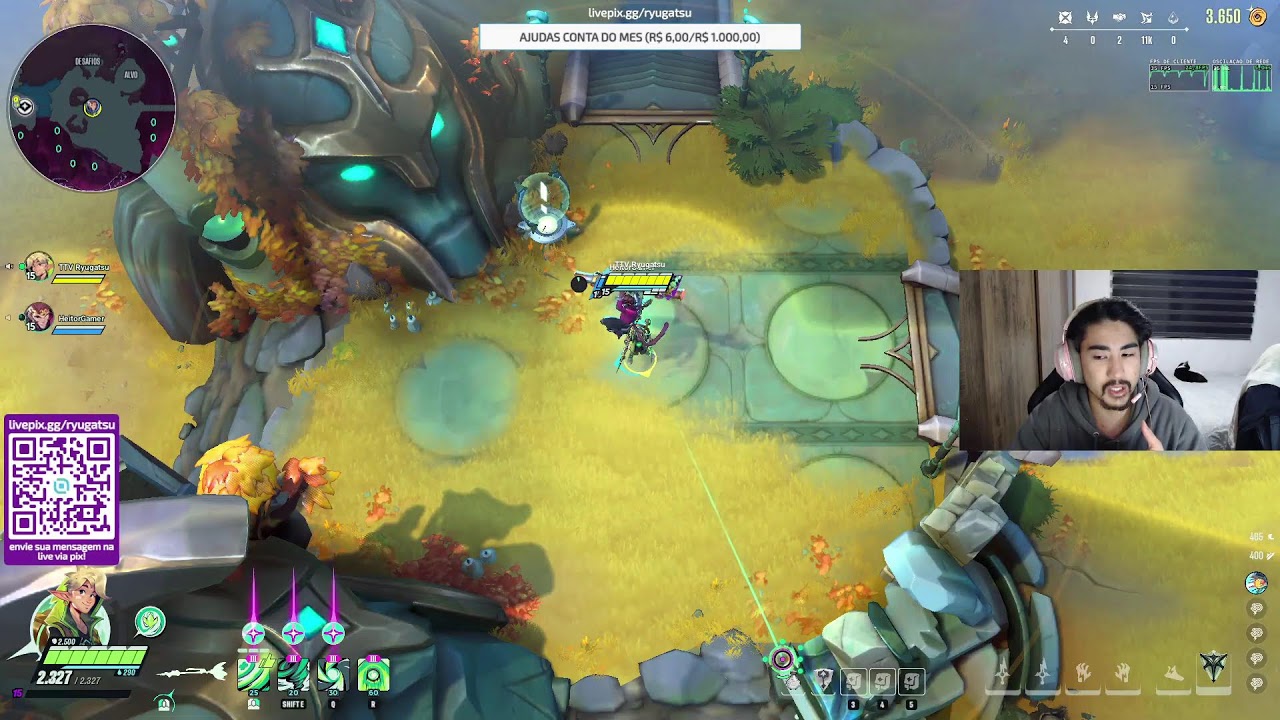Image resolution: width=1280 pixels, height=720 pixels.
Task: Select teammate HeitorGamer's portrait
Action: (x=39, y=319)
